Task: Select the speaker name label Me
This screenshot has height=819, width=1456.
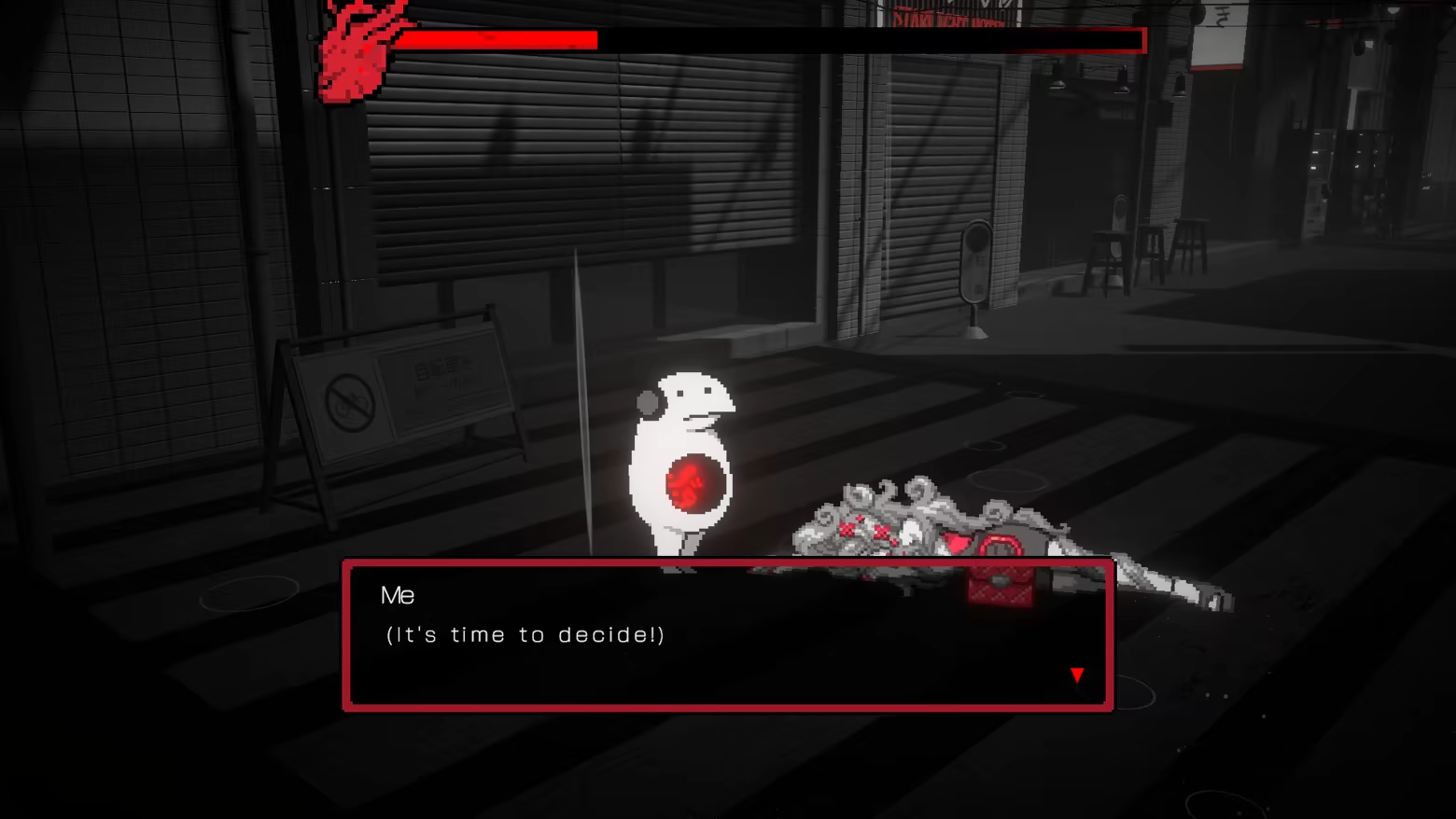Action: tap(397, 595)
